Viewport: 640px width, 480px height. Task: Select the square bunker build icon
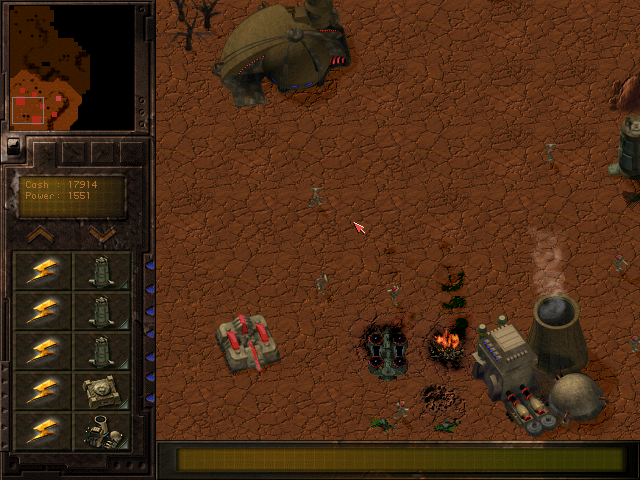(101, 390)
